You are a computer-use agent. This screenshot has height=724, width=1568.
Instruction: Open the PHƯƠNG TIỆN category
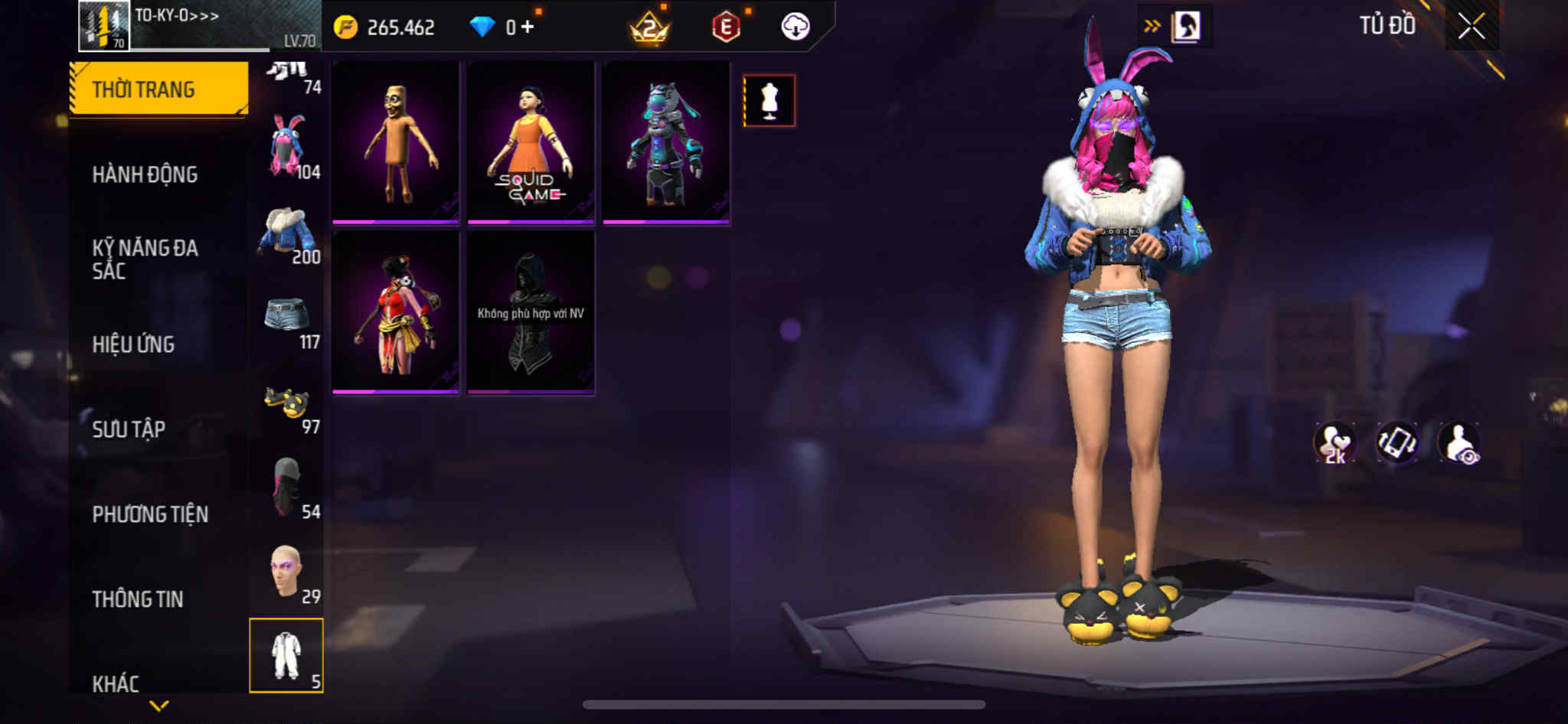point(150,514)
